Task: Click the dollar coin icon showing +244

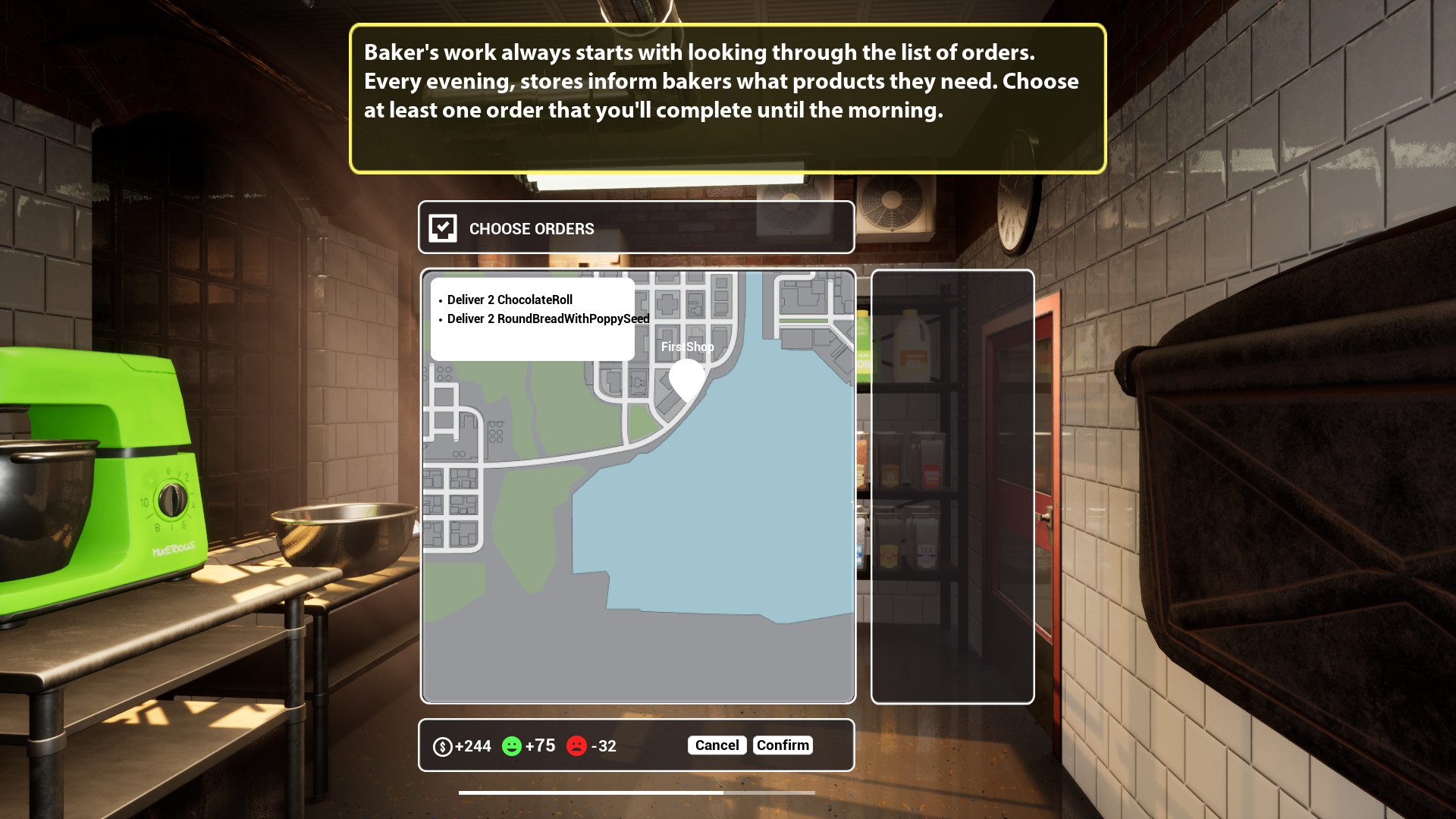Action: (443, 745)
